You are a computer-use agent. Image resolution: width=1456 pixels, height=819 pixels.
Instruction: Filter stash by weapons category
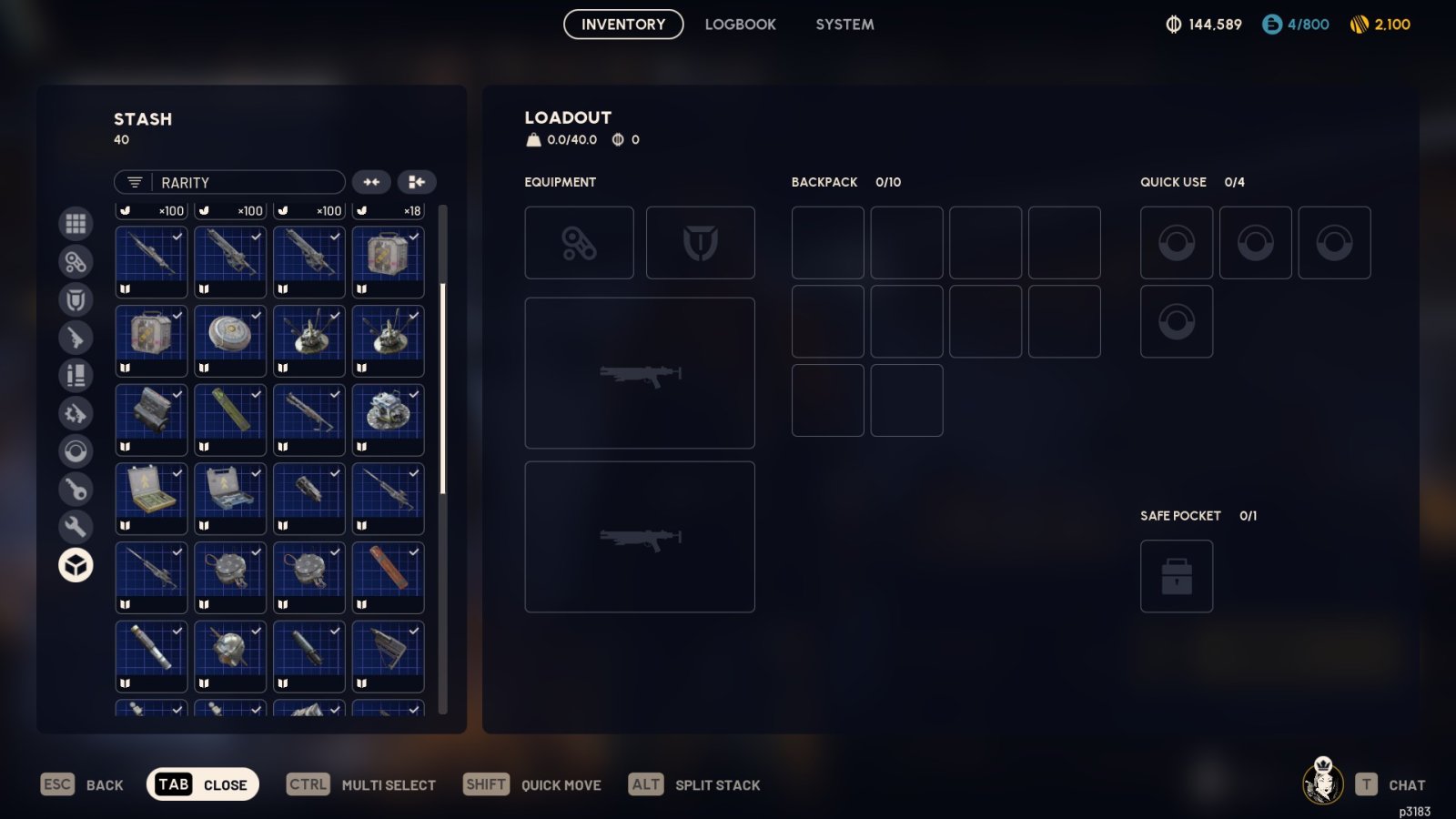(76, 338)
